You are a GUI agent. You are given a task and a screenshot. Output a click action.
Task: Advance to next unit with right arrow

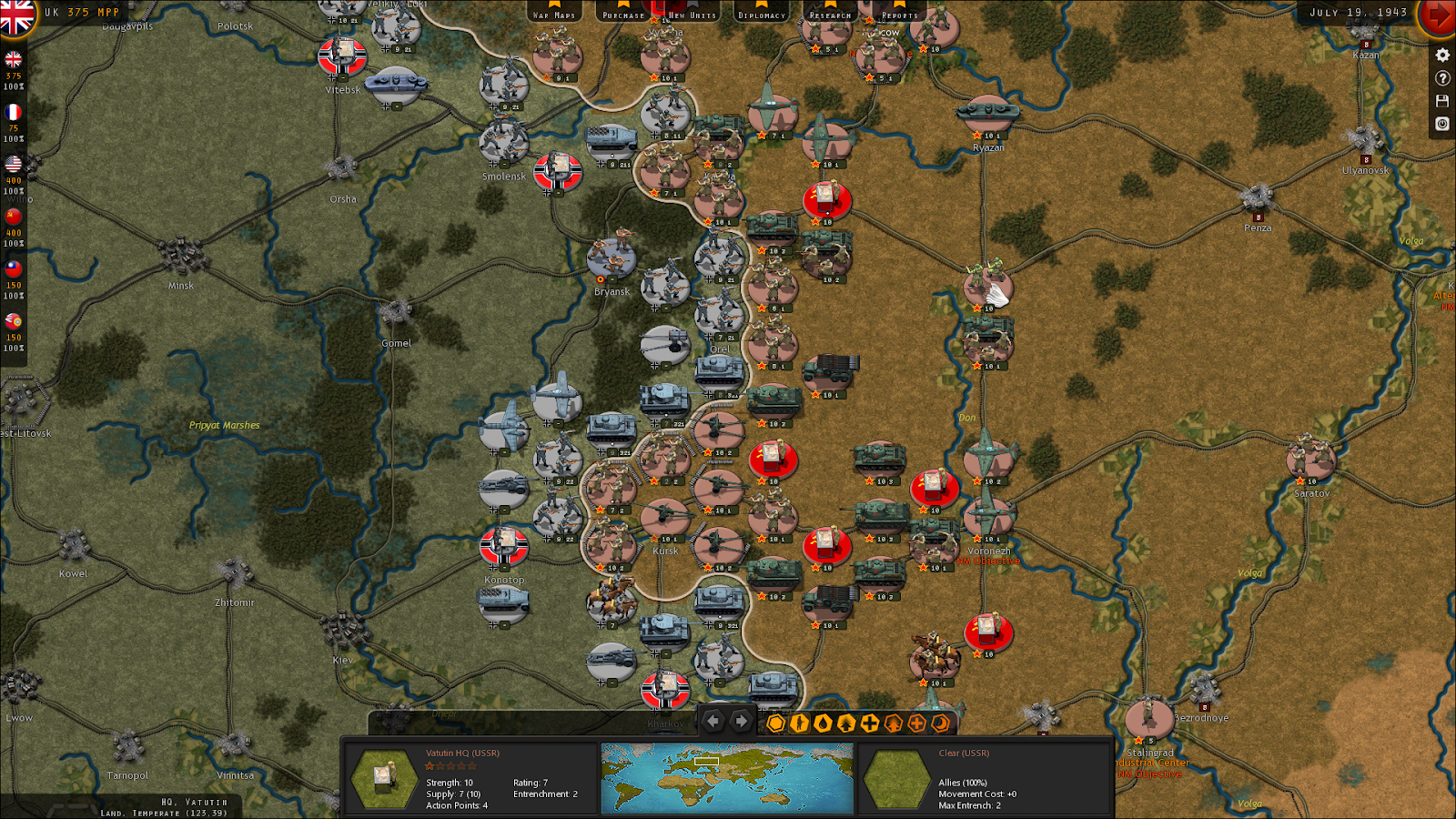pos(741,722)
